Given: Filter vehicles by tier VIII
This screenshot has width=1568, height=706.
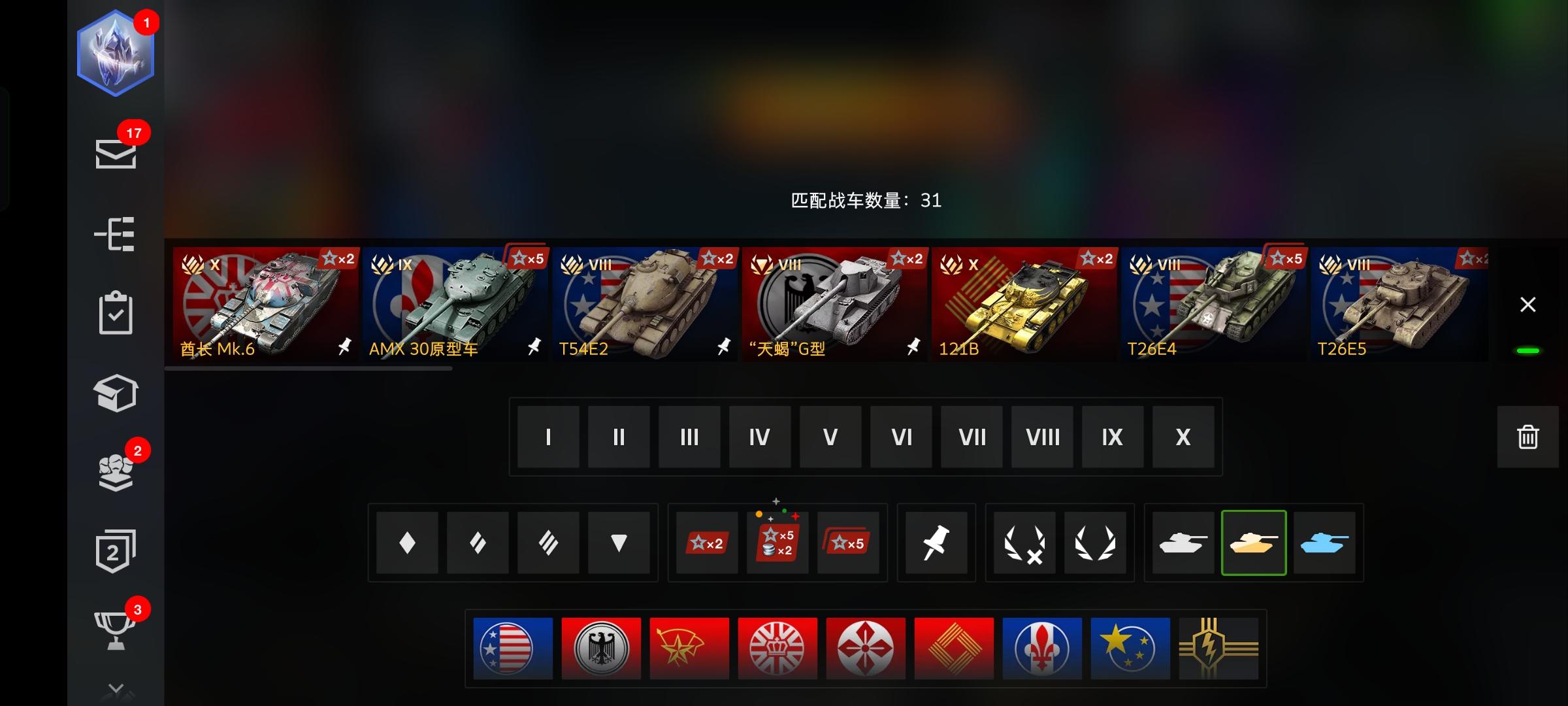Looking at the screenshot, I should point(1041,437).
